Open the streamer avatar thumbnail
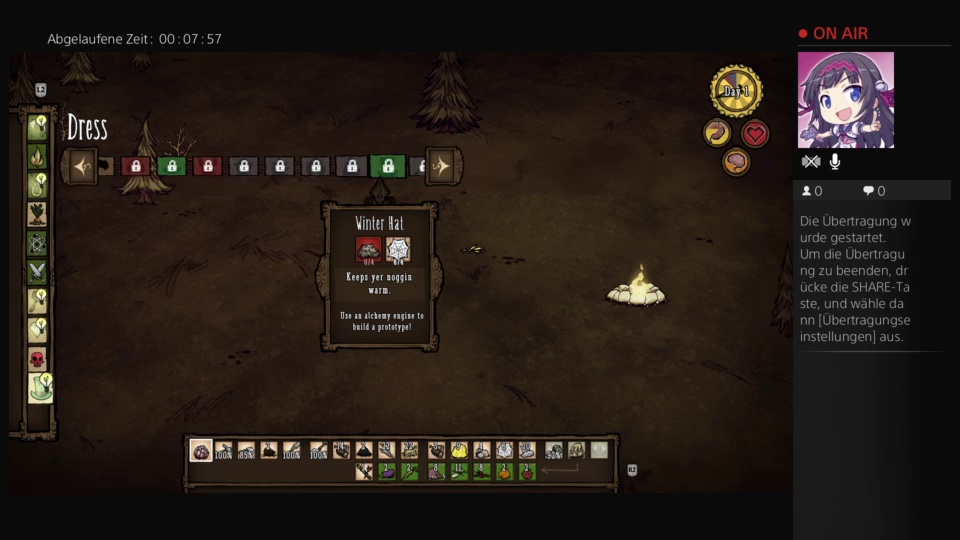 [845, 100]
